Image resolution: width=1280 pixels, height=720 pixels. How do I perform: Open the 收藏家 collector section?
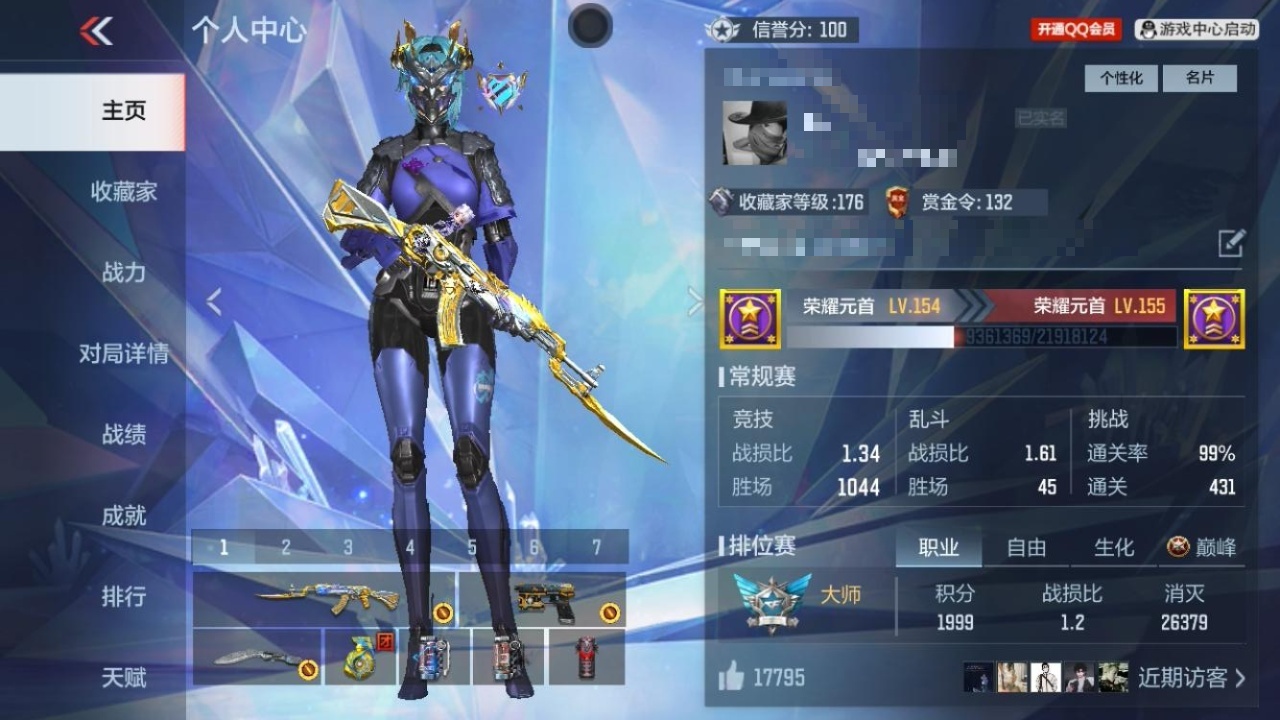click(x=124, y=192)
